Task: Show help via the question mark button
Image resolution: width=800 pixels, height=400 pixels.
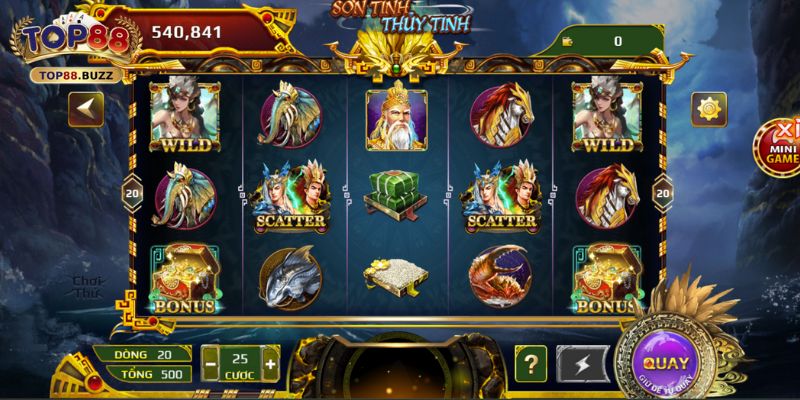Action: (x=531, y=362)
